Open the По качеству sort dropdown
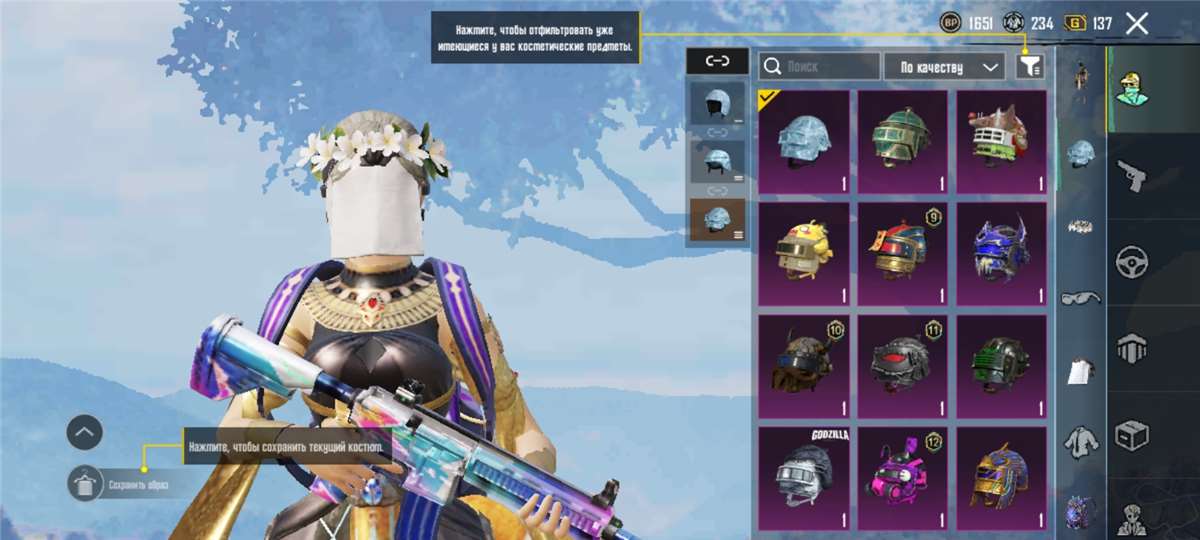The width and height of the screenshot is (1200, 540). pos(944,67)
